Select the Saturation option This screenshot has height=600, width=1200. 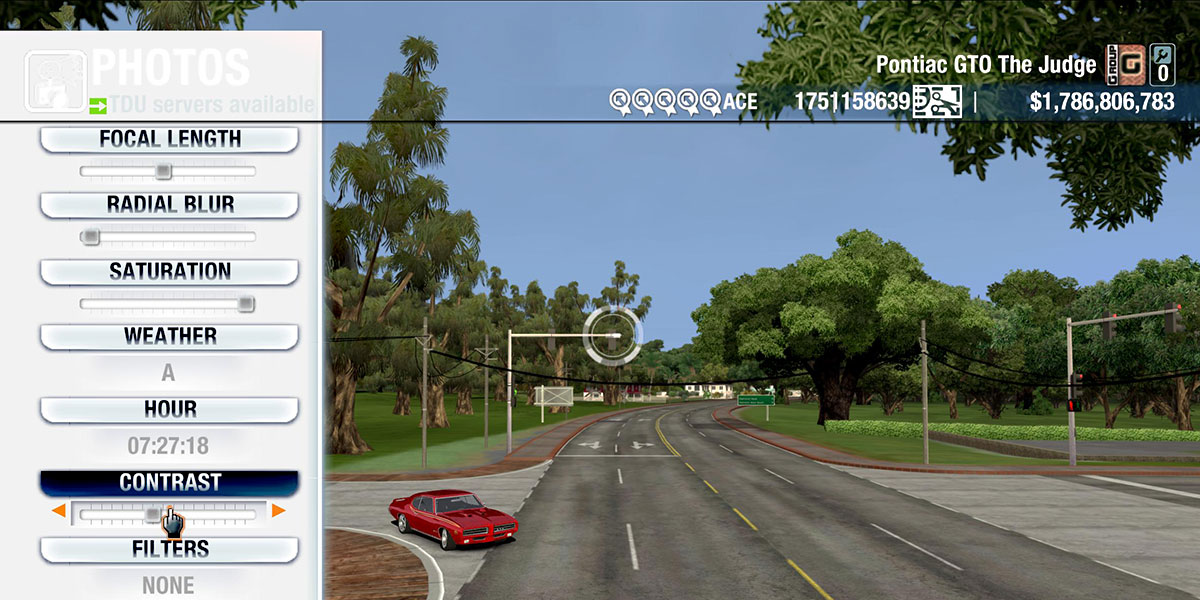point(169,272)
